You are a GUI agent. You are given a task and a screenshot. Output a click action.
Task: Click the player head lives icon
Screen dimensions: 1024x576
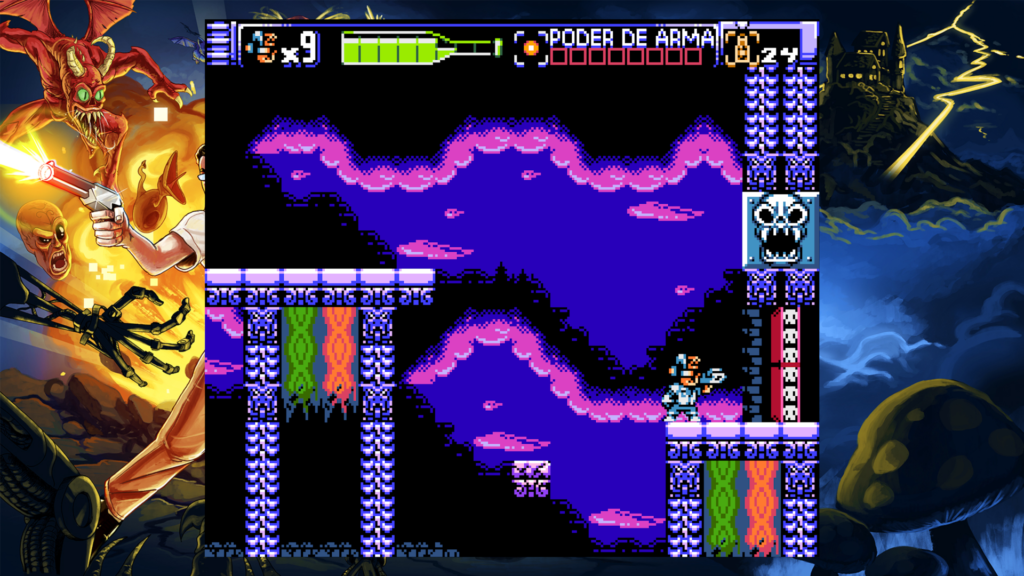261,45
